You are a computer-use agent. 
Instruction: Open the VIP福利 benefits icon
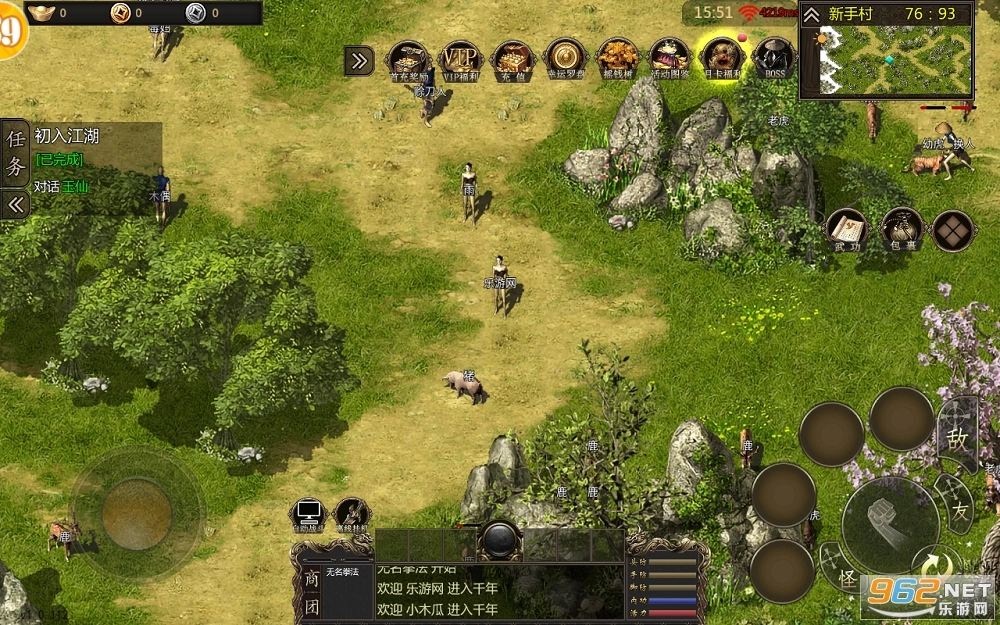pyautogui.click(x=460, y=59)
